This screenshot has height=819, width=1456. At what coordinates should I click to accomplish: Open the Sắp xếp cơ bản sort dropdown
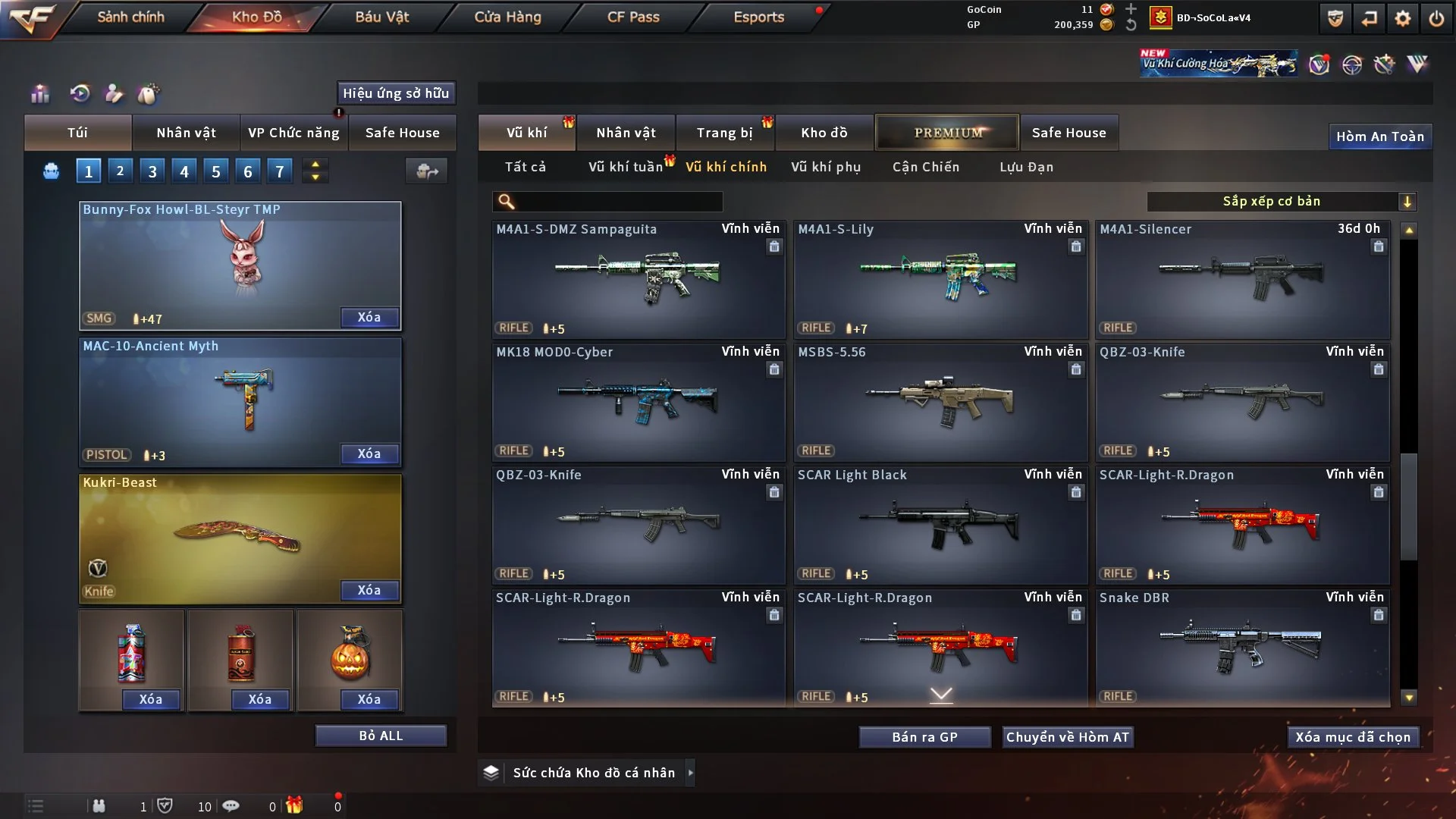[1282, 201]
